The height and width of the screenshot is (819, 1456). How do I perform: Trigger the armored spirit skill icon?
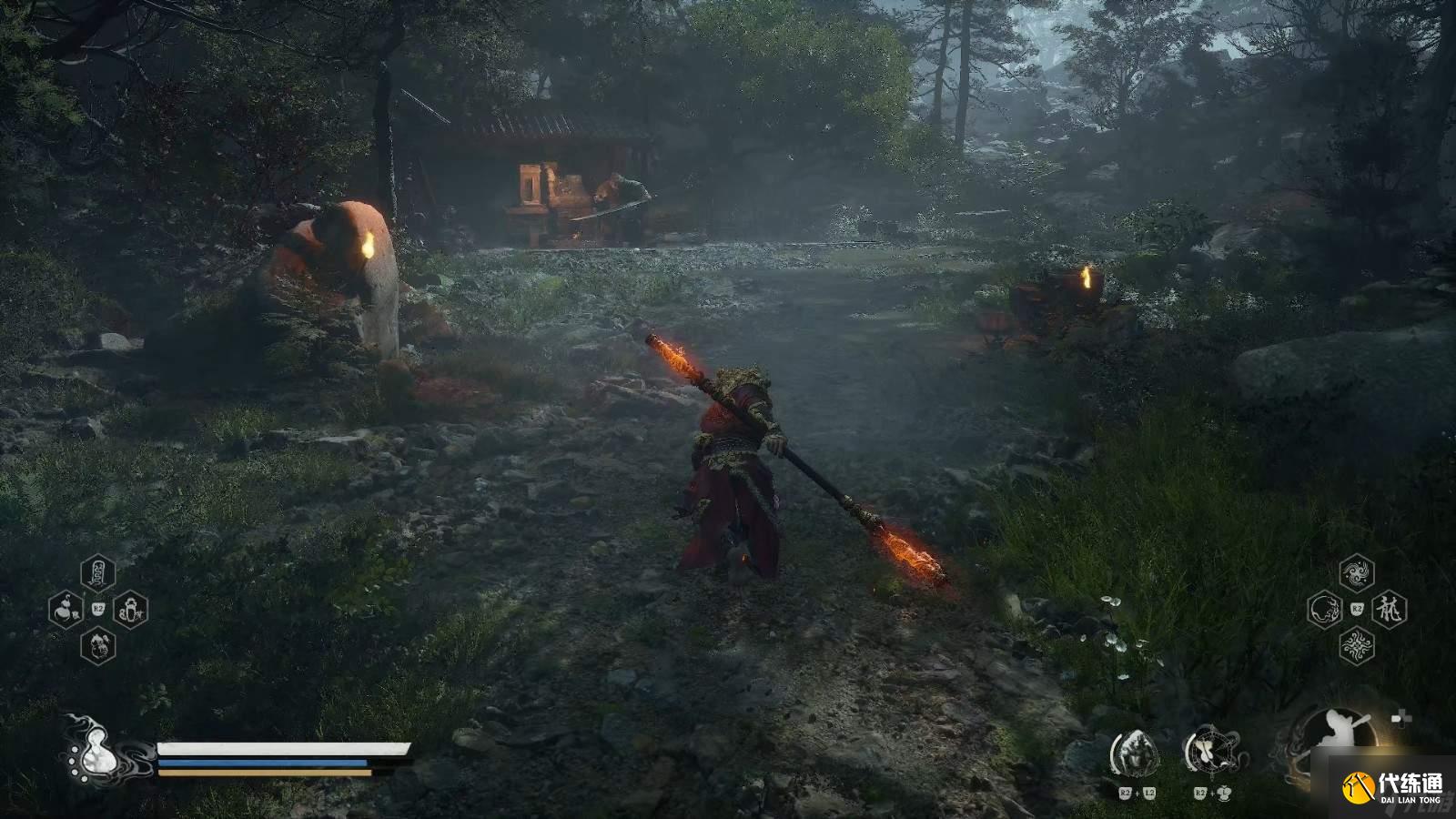point(1135,753)
